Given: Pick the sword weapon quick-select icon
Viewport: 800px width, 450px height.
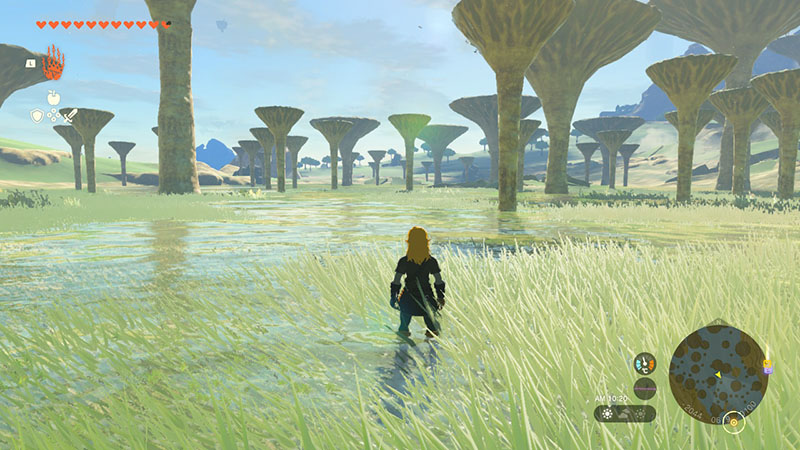Looking at the screenshot, I should pos(69,116).
